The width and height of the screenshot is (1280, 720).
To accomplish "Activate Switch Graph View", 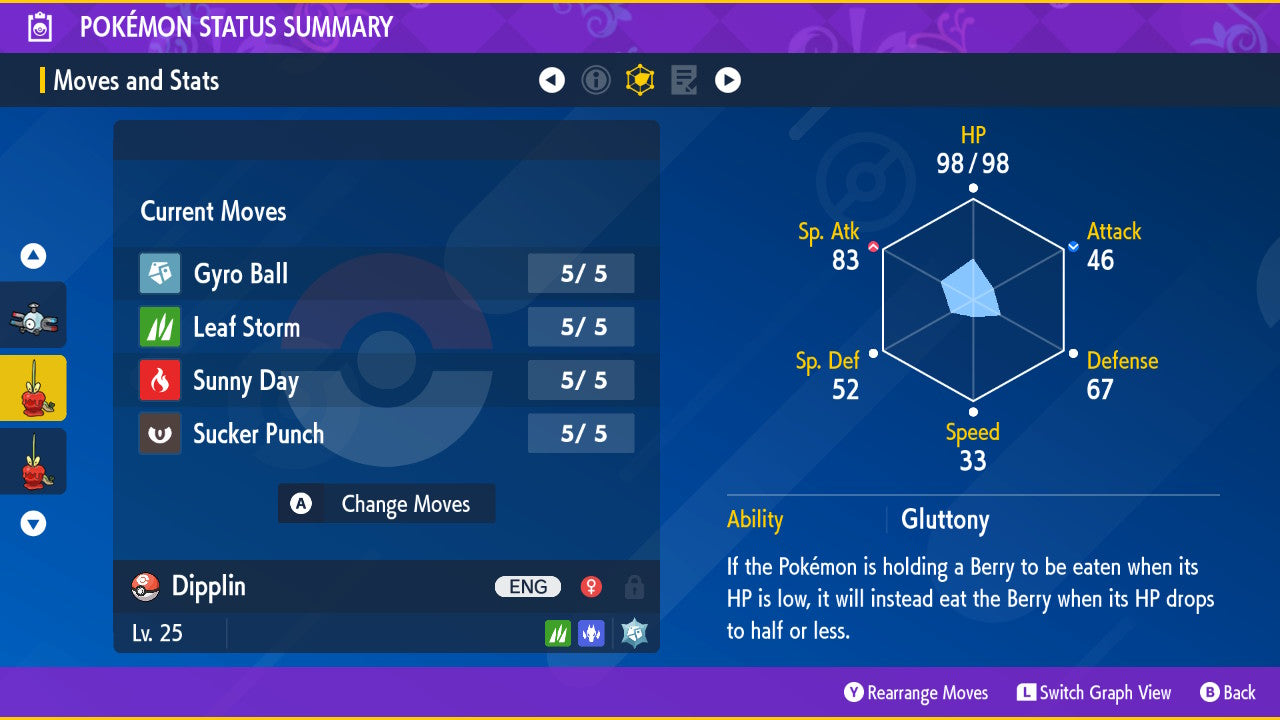I will coord(1094,693).
